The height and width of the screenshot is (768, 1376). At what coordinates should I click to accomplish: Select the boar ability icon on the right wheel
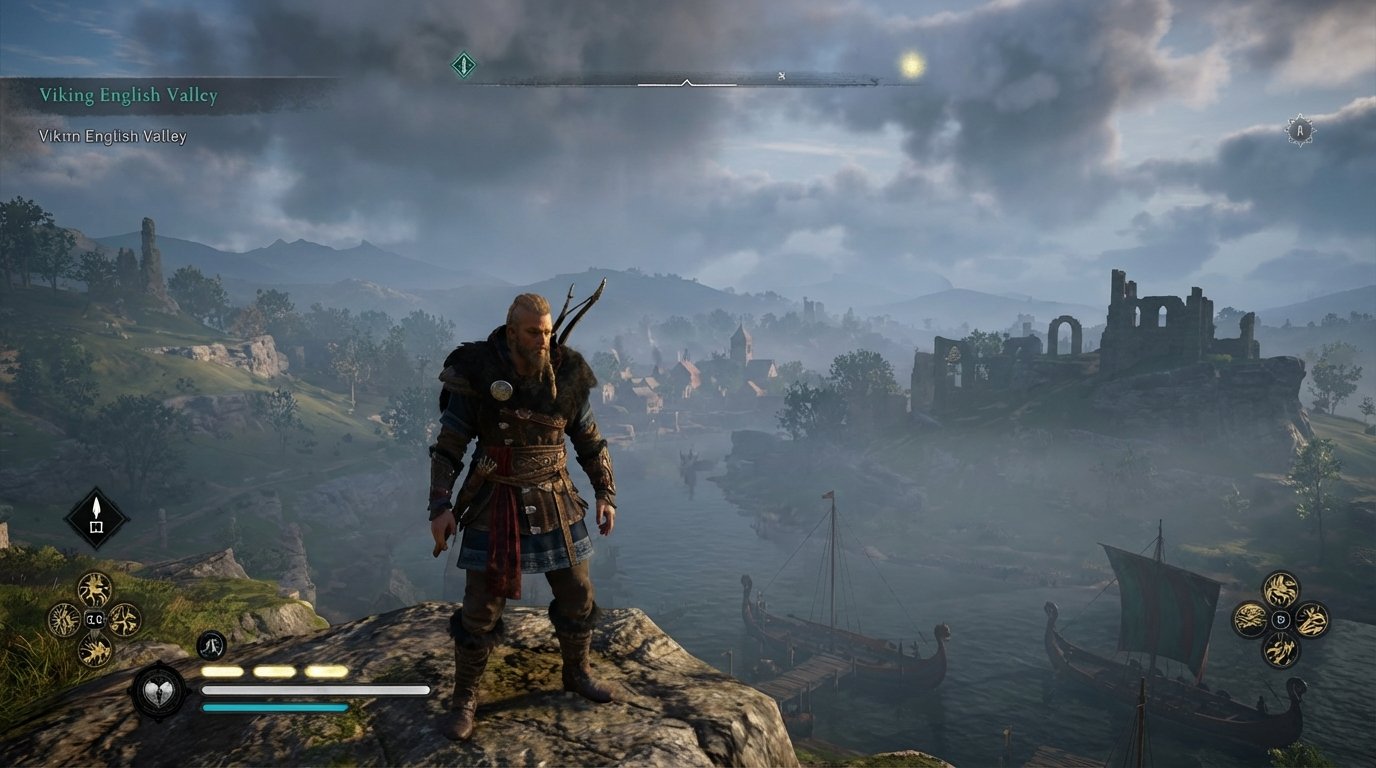[x=1249, y=618]
